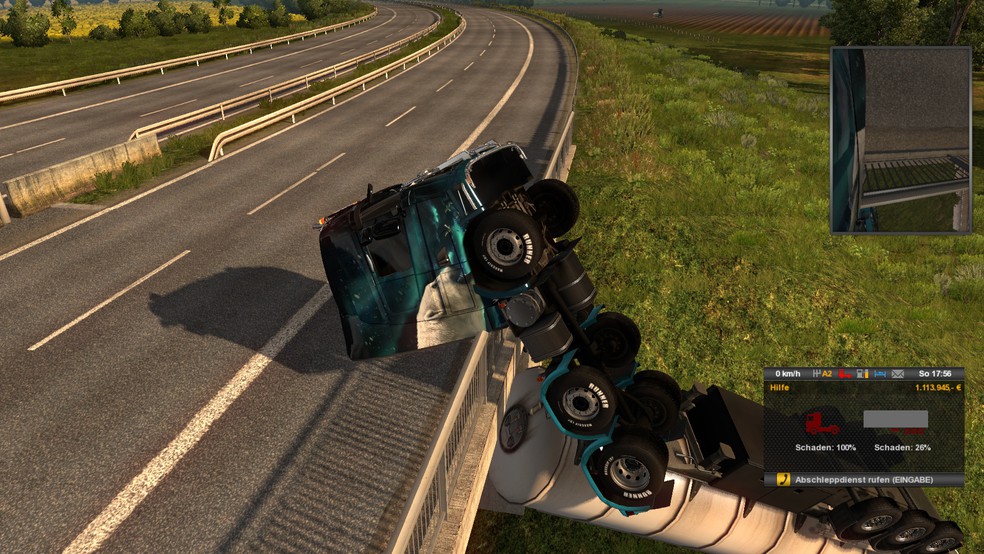Click the small red truck icon beside the fuel pump

tap(845, 374)
